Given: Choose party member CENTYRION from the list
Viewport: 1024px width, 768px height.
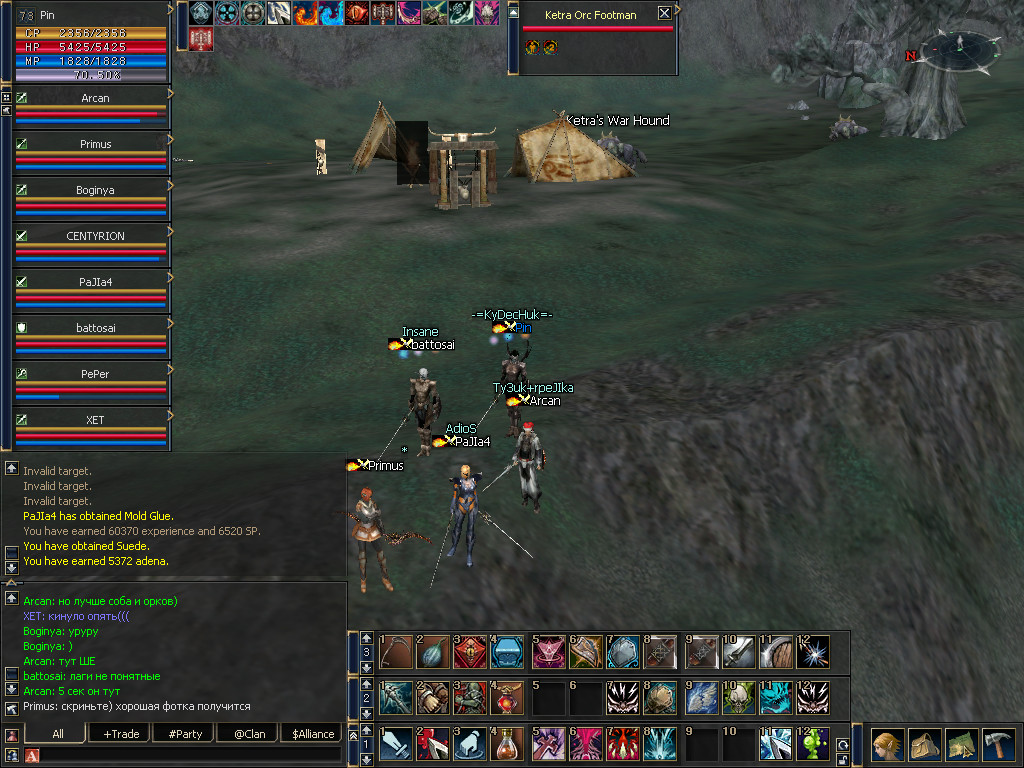Looking at the screenshot, I should [x=95, y=236].
